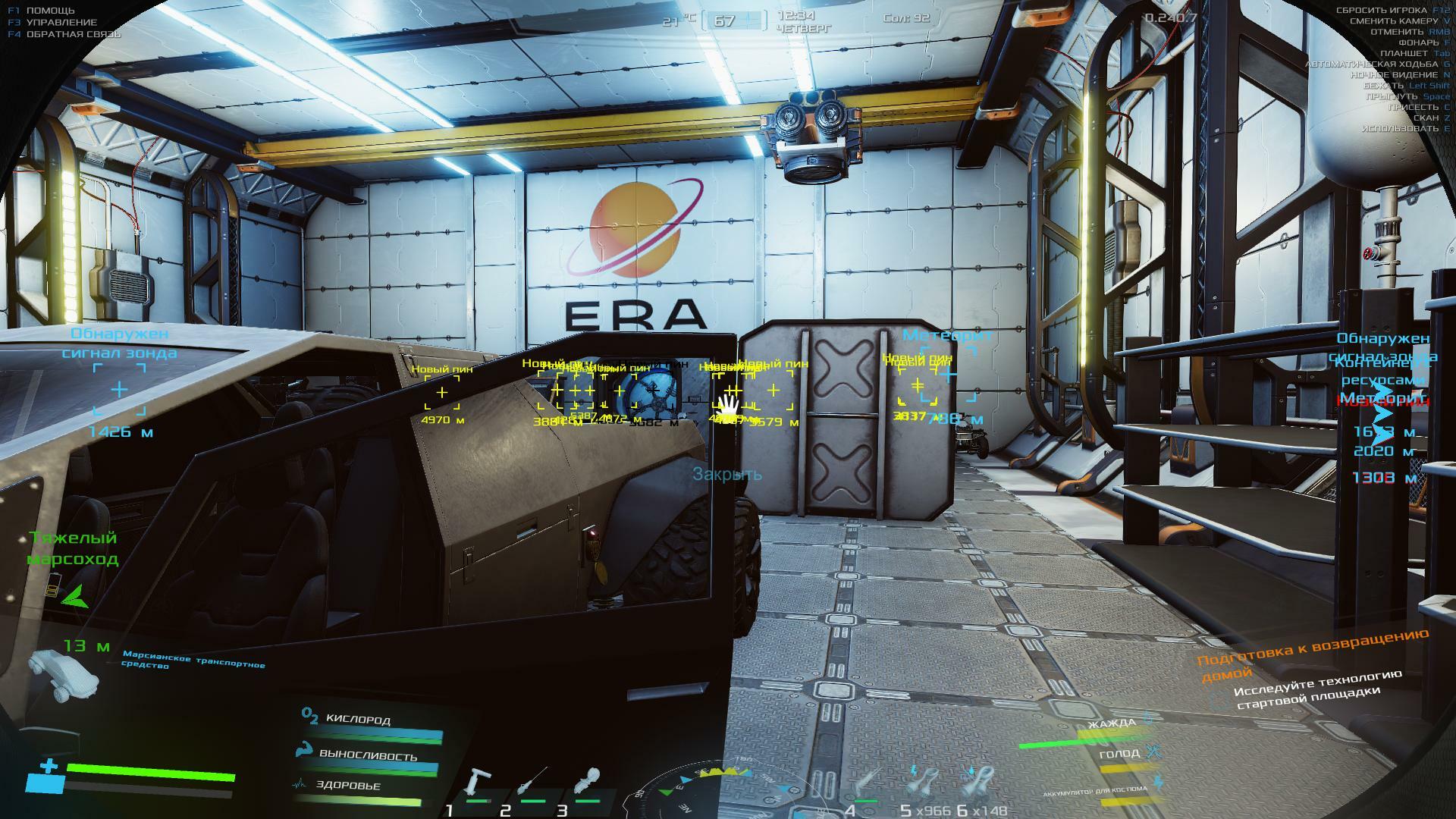Screen dimensions: 1456x819
Task: Click the 'Новый пин' marker showing 4970 m
Action: point(442,393)
